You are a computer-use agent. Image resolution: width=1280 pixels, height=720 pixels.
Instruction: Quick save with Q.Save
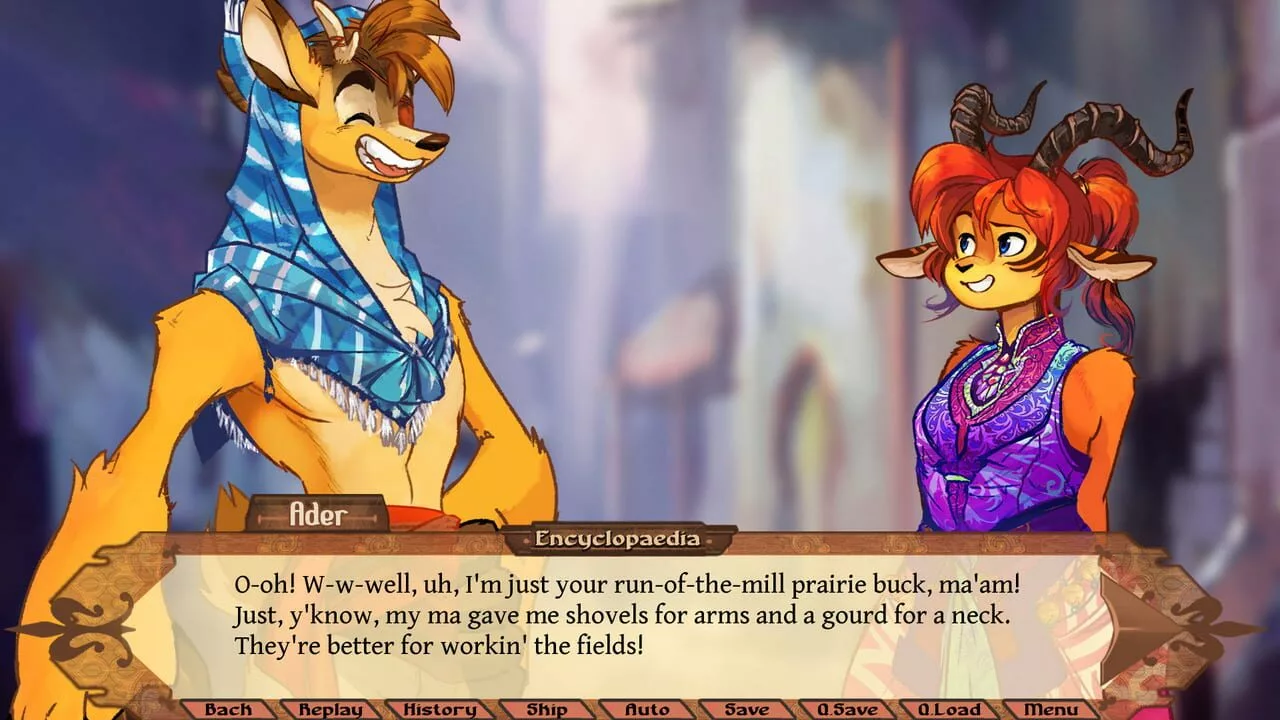pos(847,710)
